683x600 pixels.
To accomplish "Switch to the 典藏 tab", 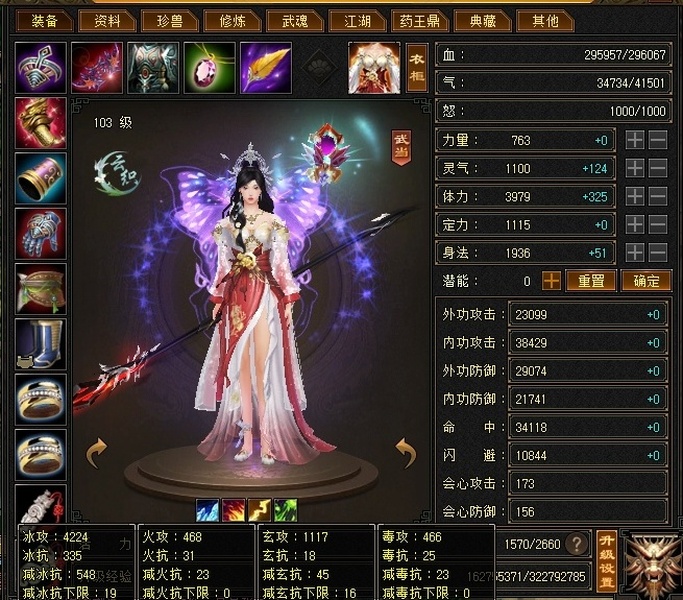I will [x=481, y=21].
